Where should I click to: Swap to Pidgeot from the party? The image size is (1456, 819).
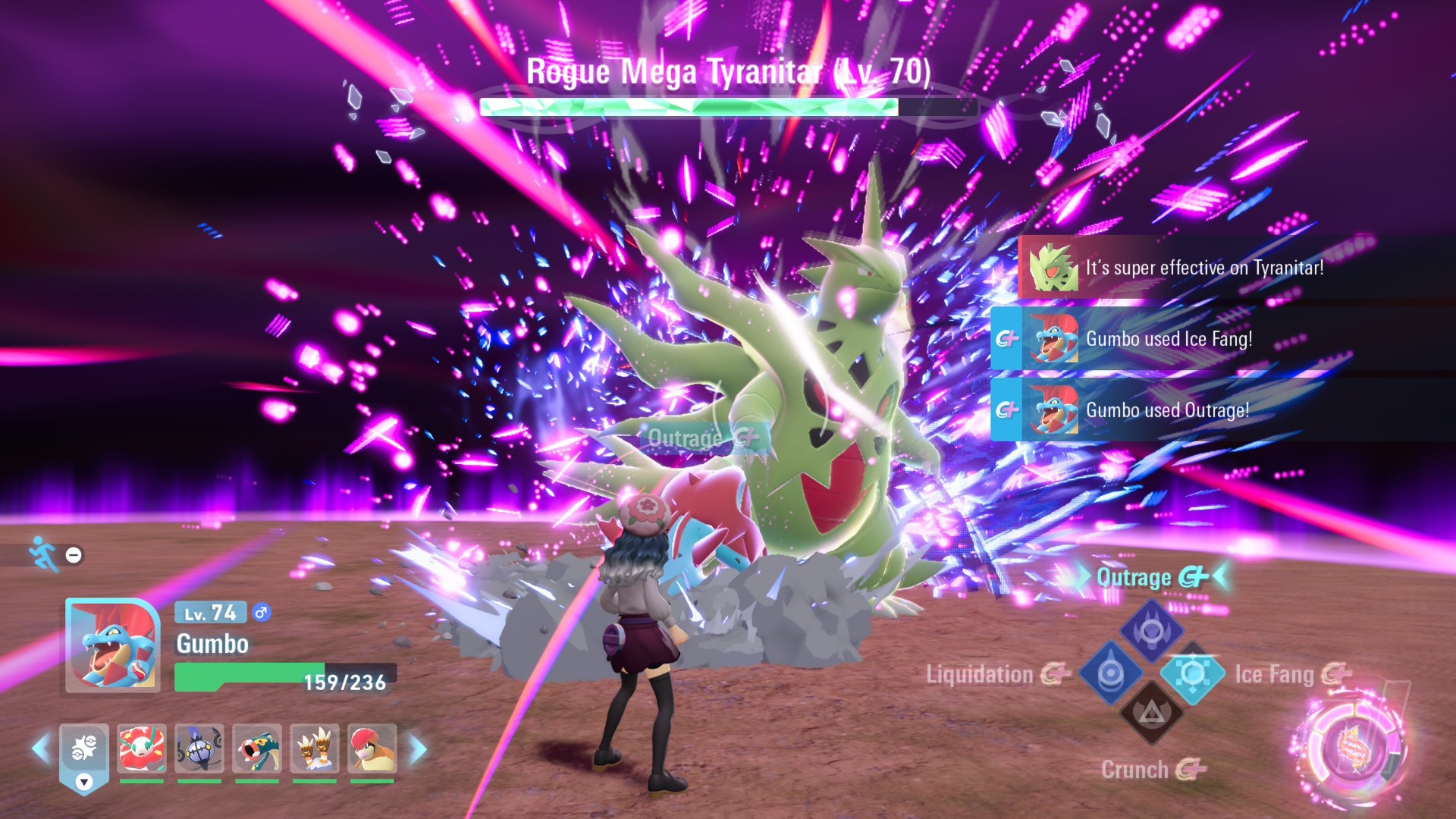click(x=372, y=748)
